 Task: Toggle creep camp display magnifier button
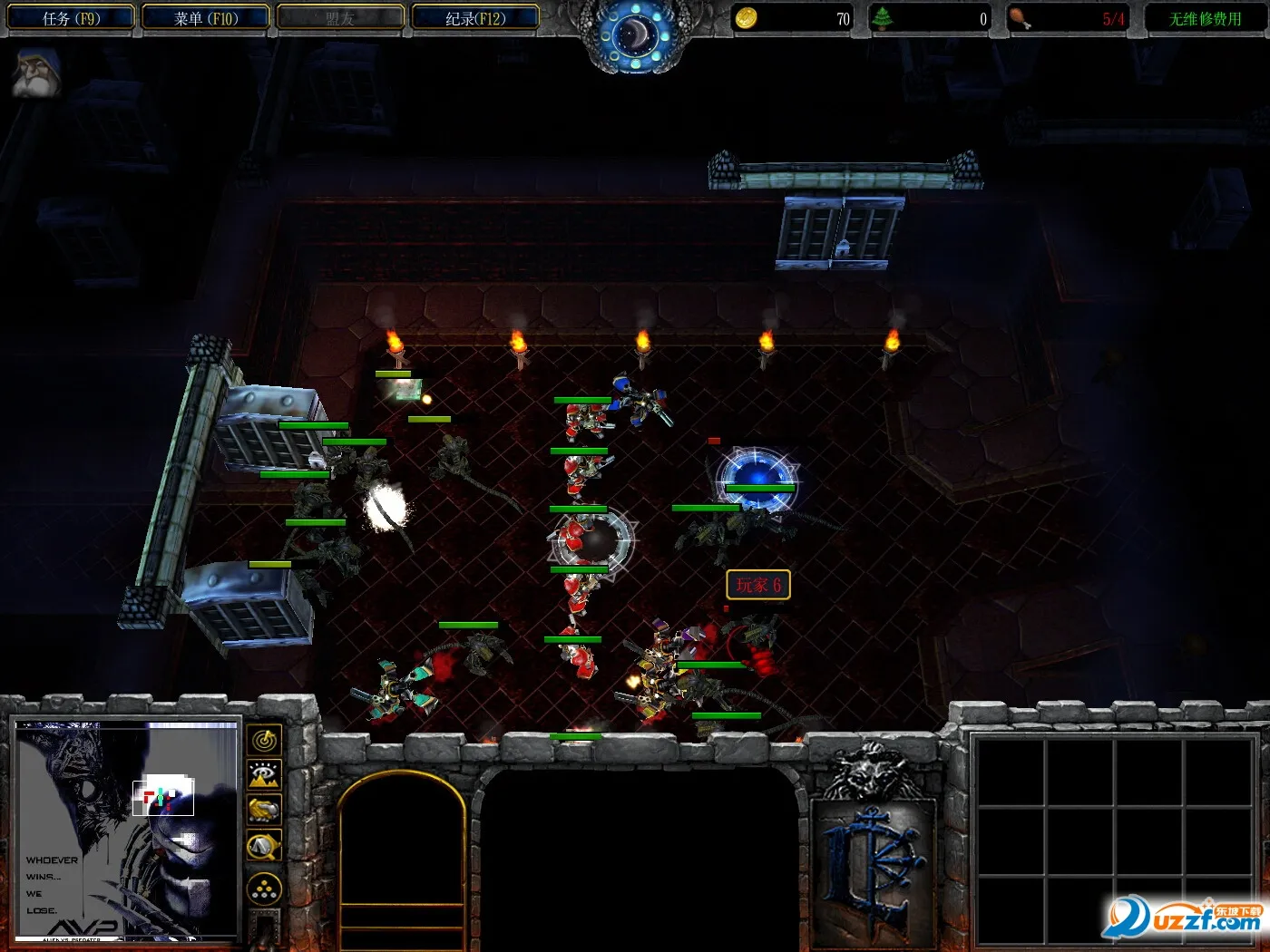(x=264, y=846)
